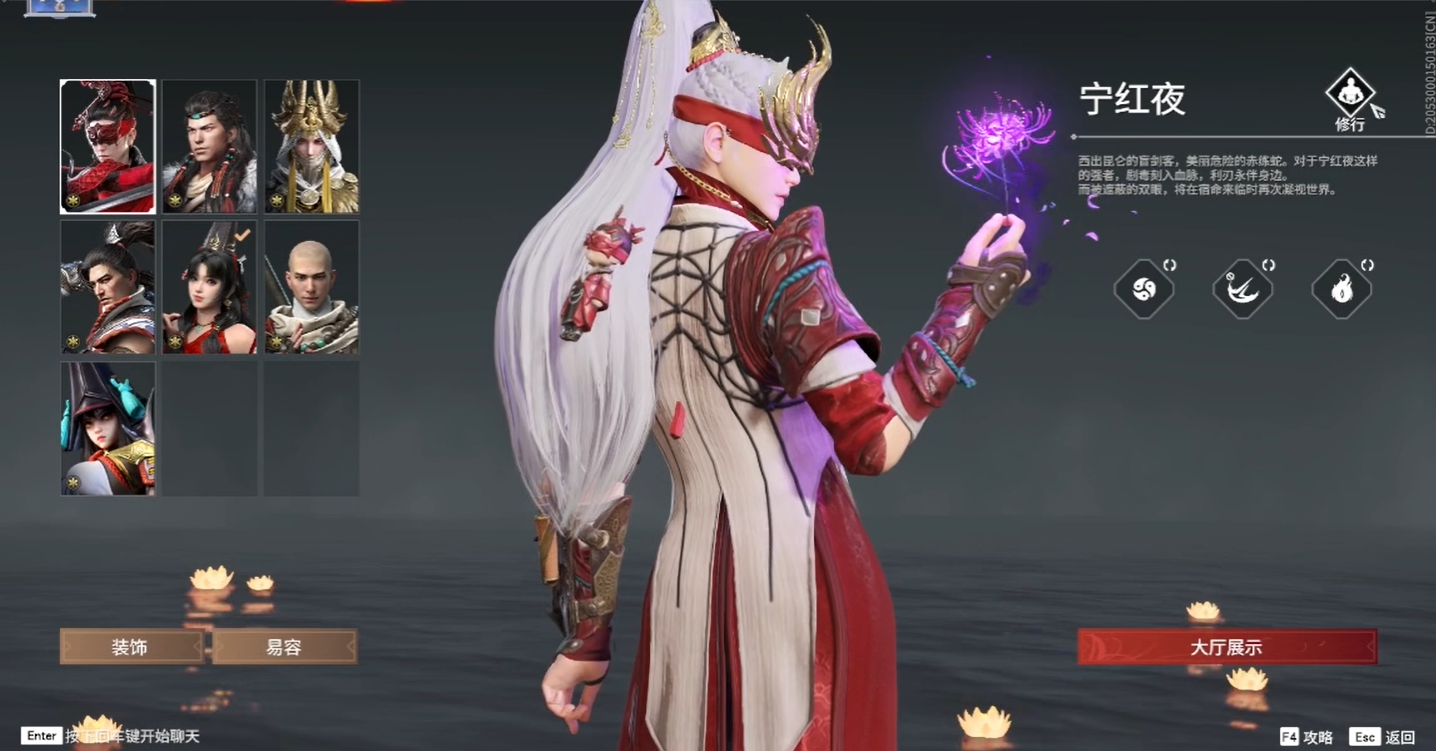Choose the witch-hat heroine portrait
The image size is (1436, 751).
[107, 430]
